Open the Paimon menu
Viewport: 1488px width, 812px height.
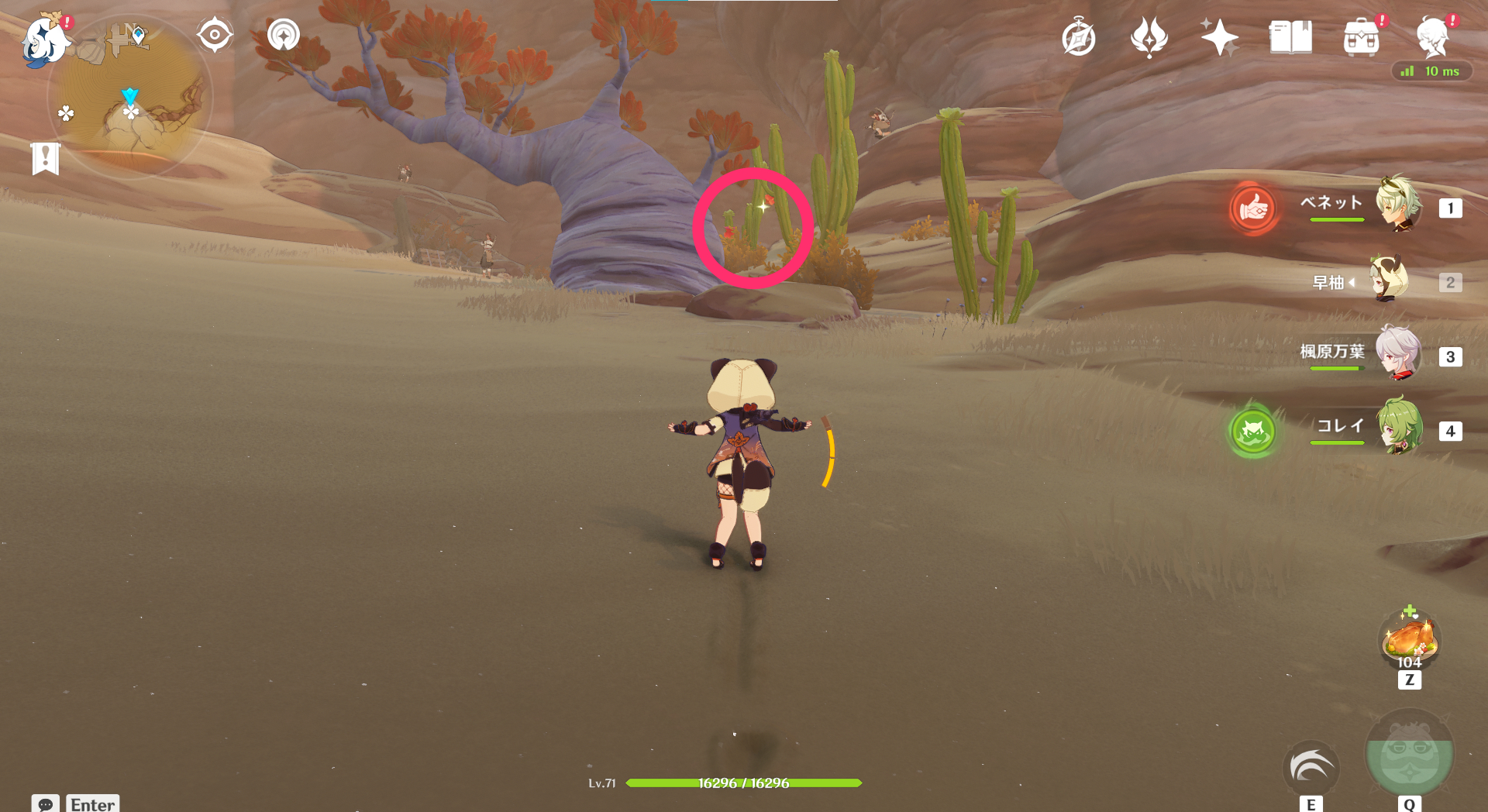(48, 40)
